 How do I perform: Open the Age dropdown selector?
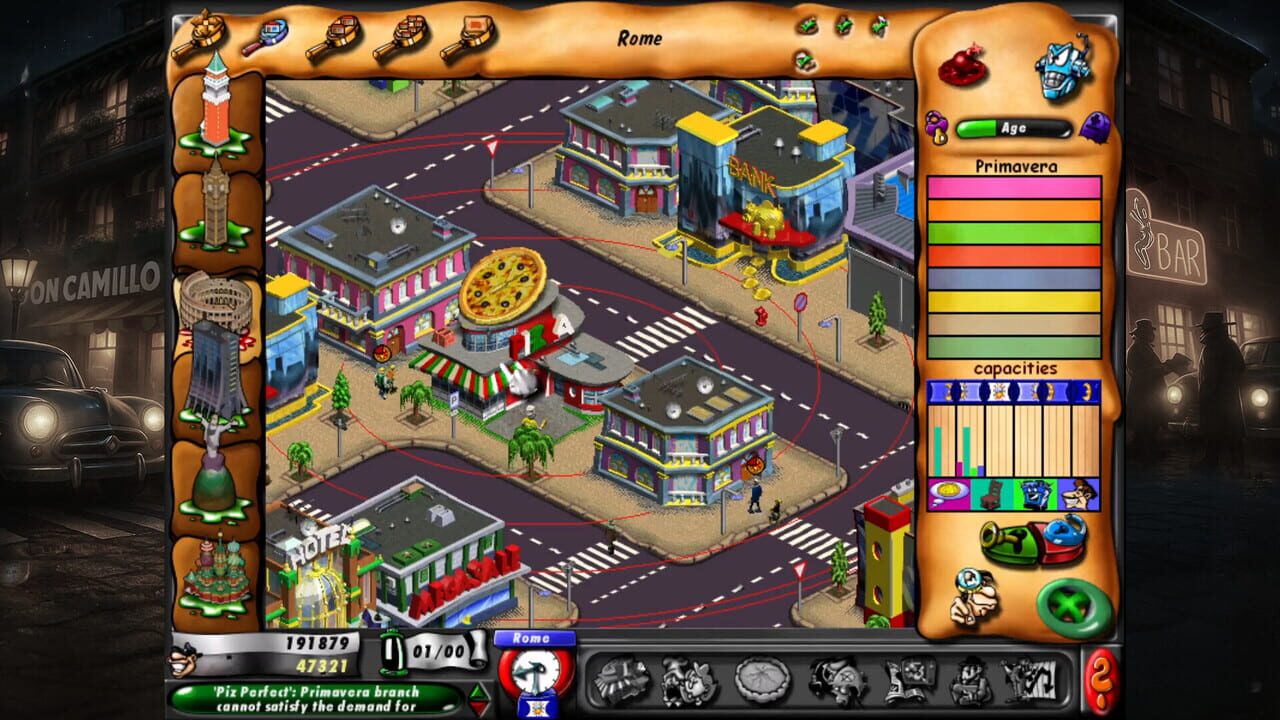1012,127
